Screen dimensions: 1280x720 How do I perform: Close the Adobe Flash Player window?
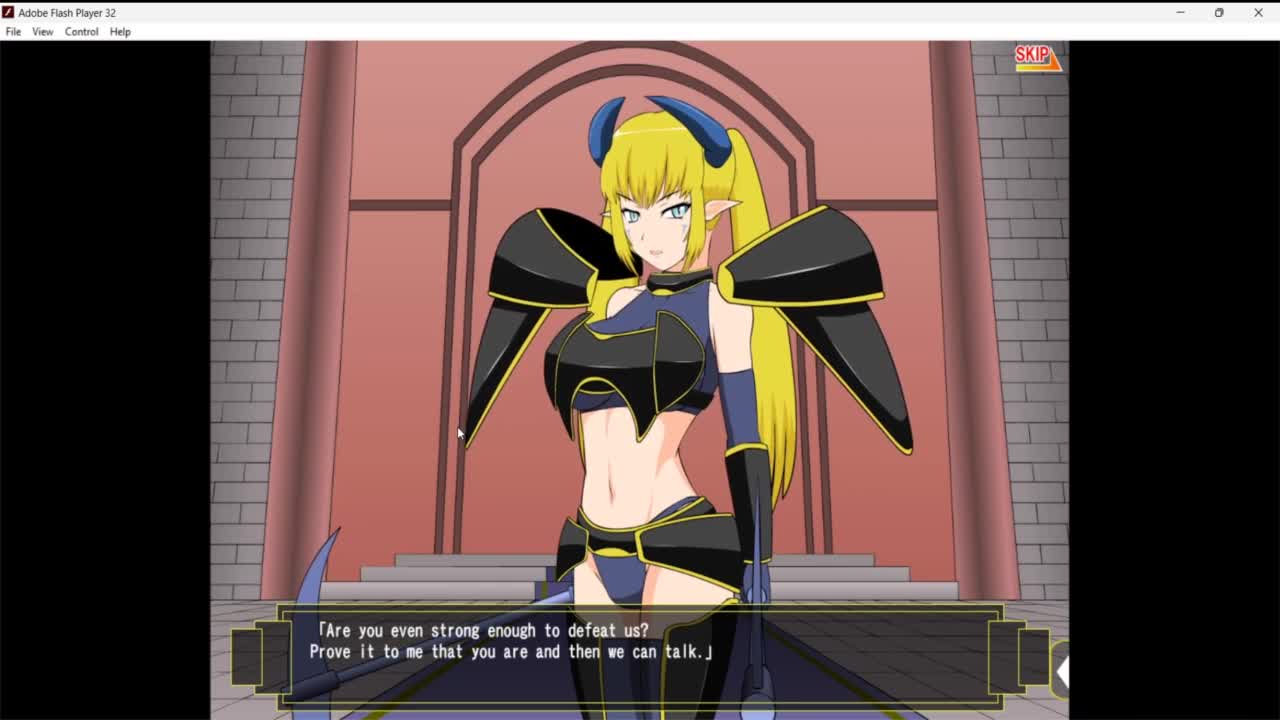pyautogui.click(x=1258, y=13)
